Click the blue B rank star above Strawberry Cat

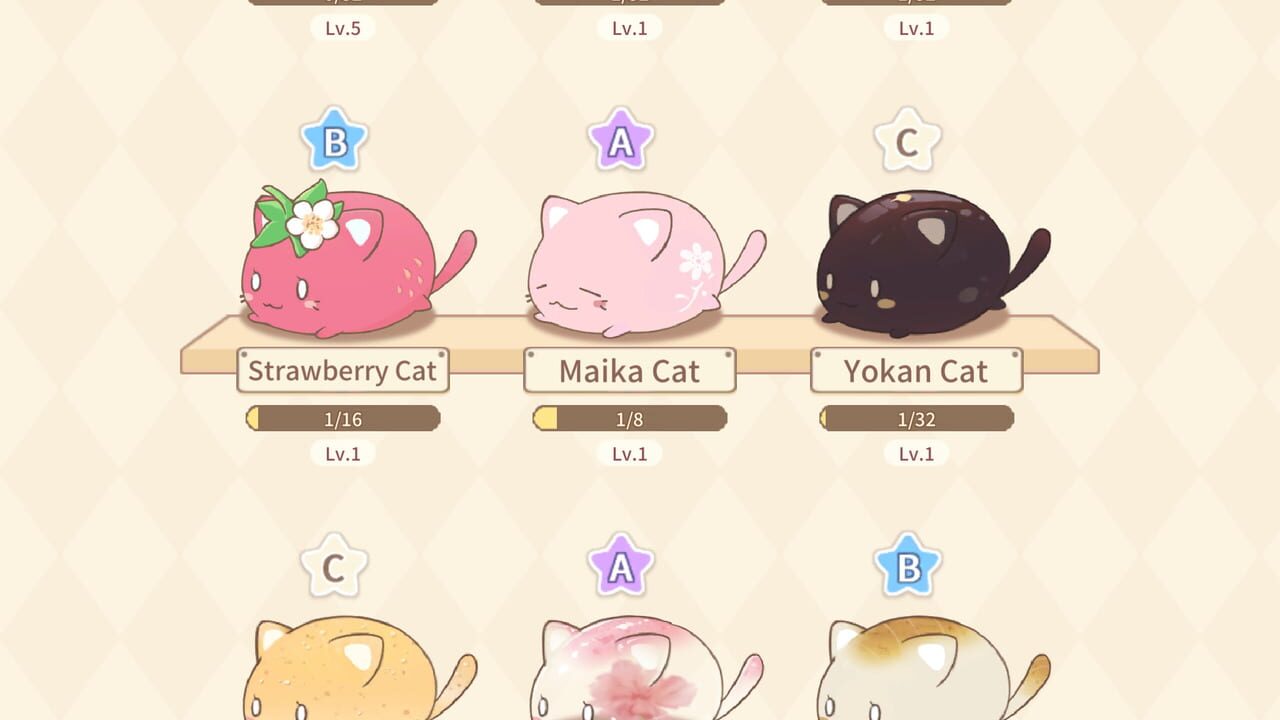pos(333,140)
